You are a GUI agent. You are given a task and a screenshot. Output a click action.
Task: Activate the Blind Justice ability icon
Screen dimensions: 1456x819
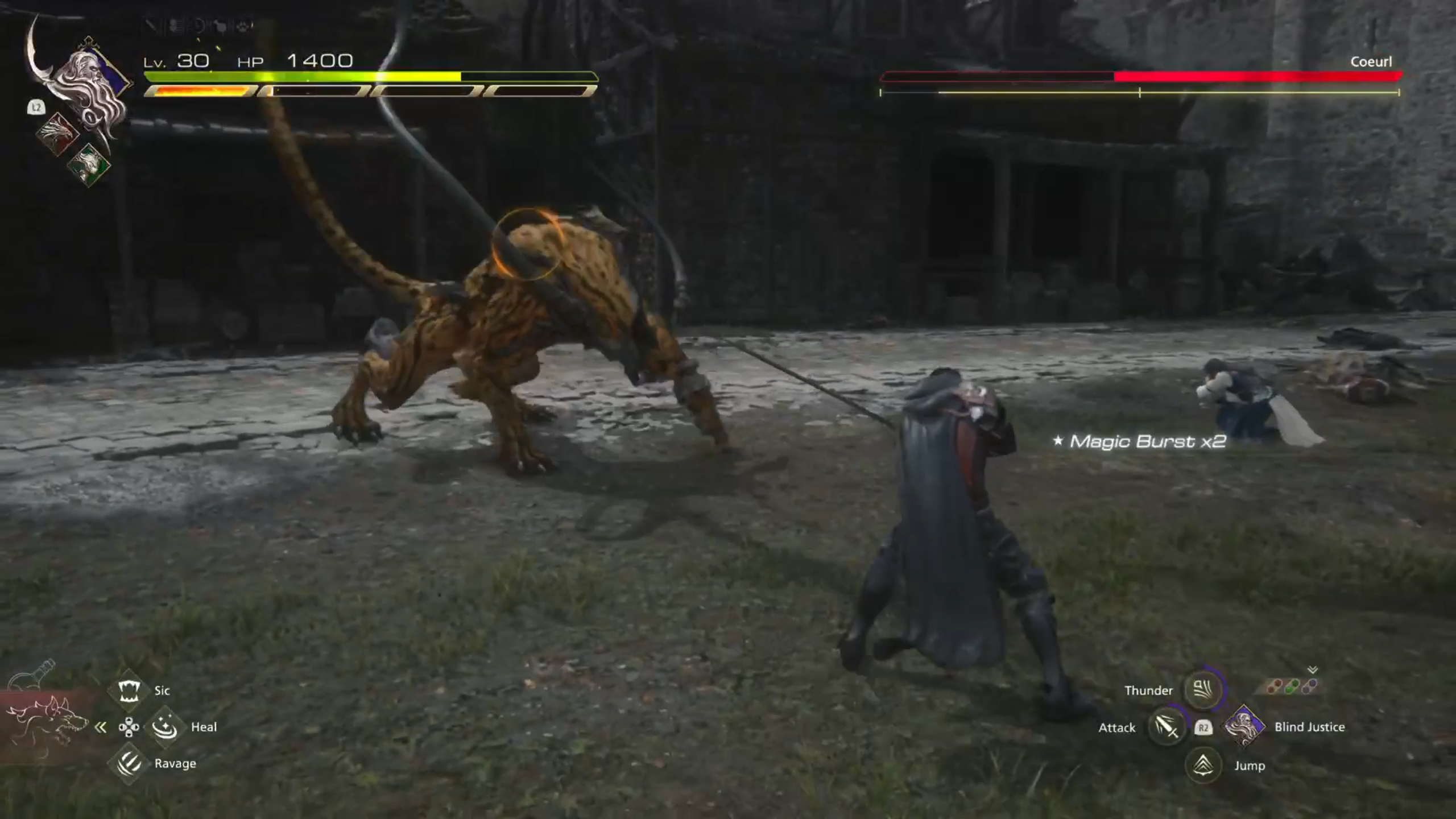1244,726
